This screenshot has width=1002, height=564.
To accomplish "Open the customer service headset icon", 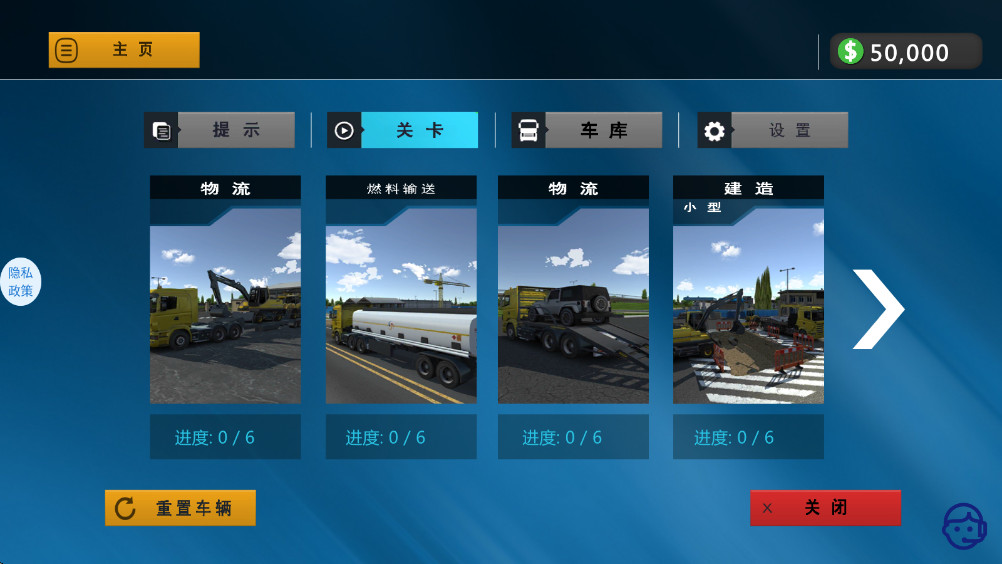I will coord(964,526).
